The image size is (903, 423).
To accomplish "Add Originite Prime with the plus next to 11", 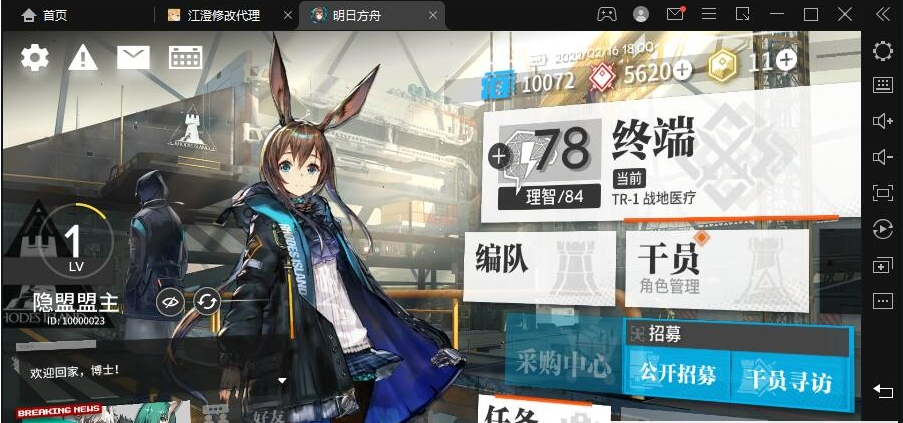I will click(x=787, y=60).
